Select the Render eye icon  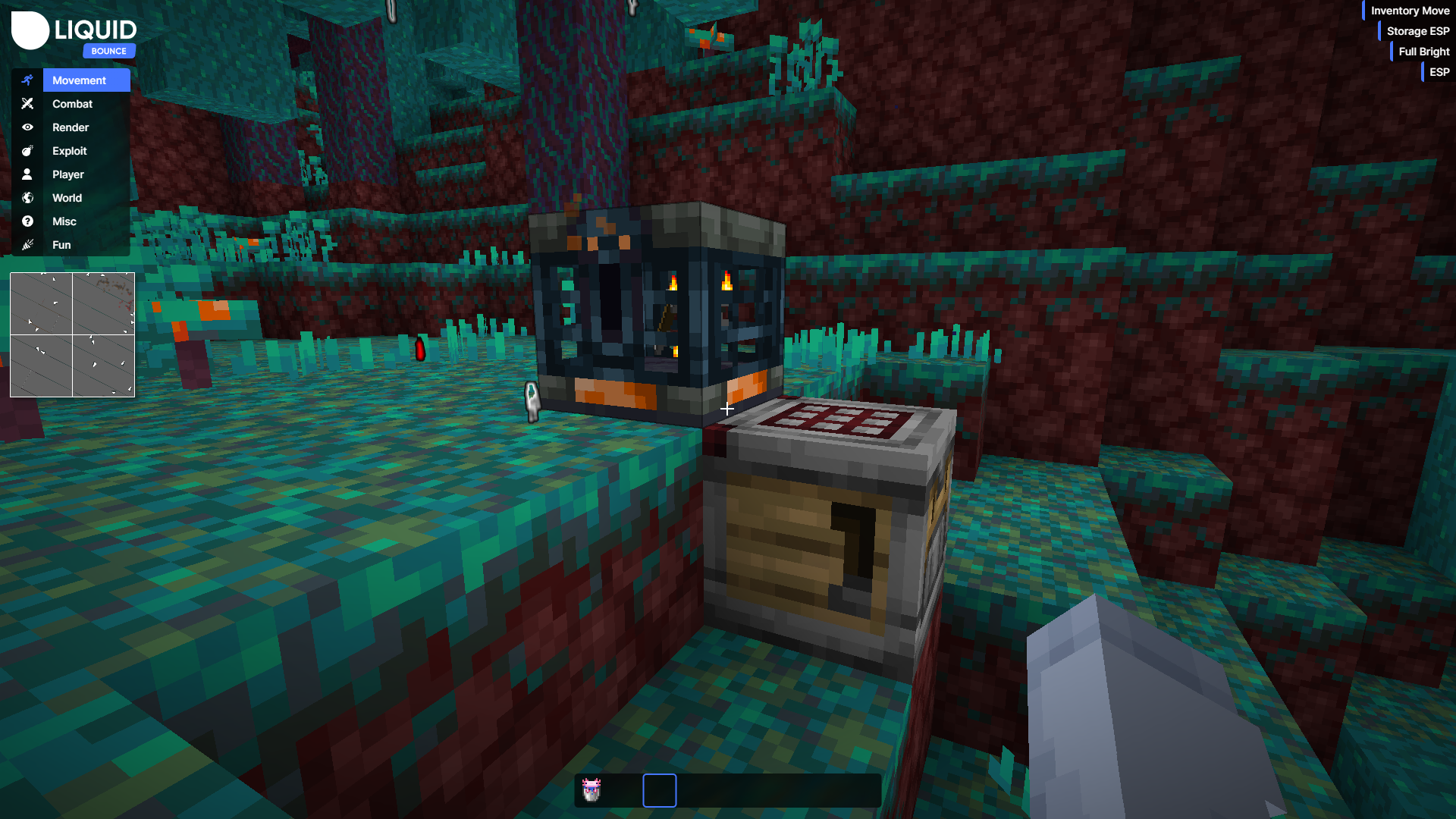coord(28,127)
